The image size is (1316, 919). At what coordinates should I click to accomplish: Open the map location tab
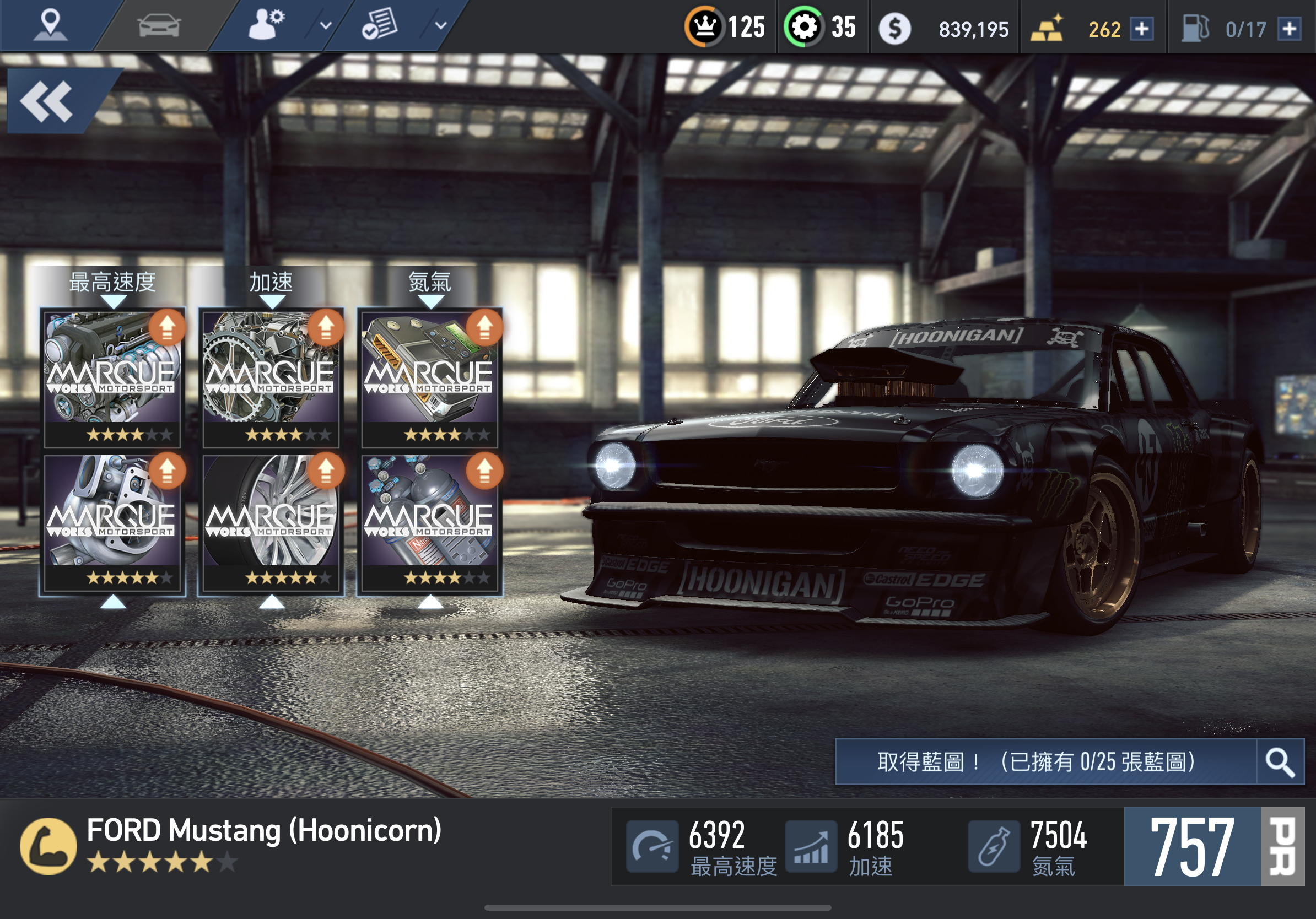[51, 26]
